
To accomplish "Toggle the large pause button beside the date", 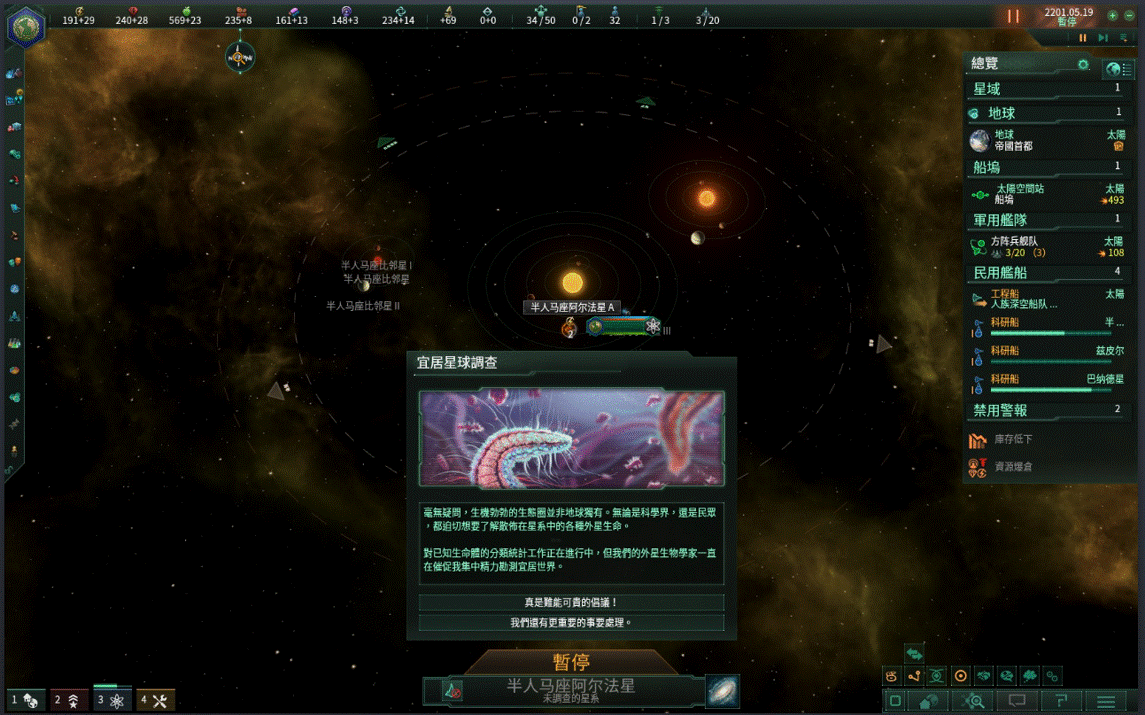I will click(1013, 16).
